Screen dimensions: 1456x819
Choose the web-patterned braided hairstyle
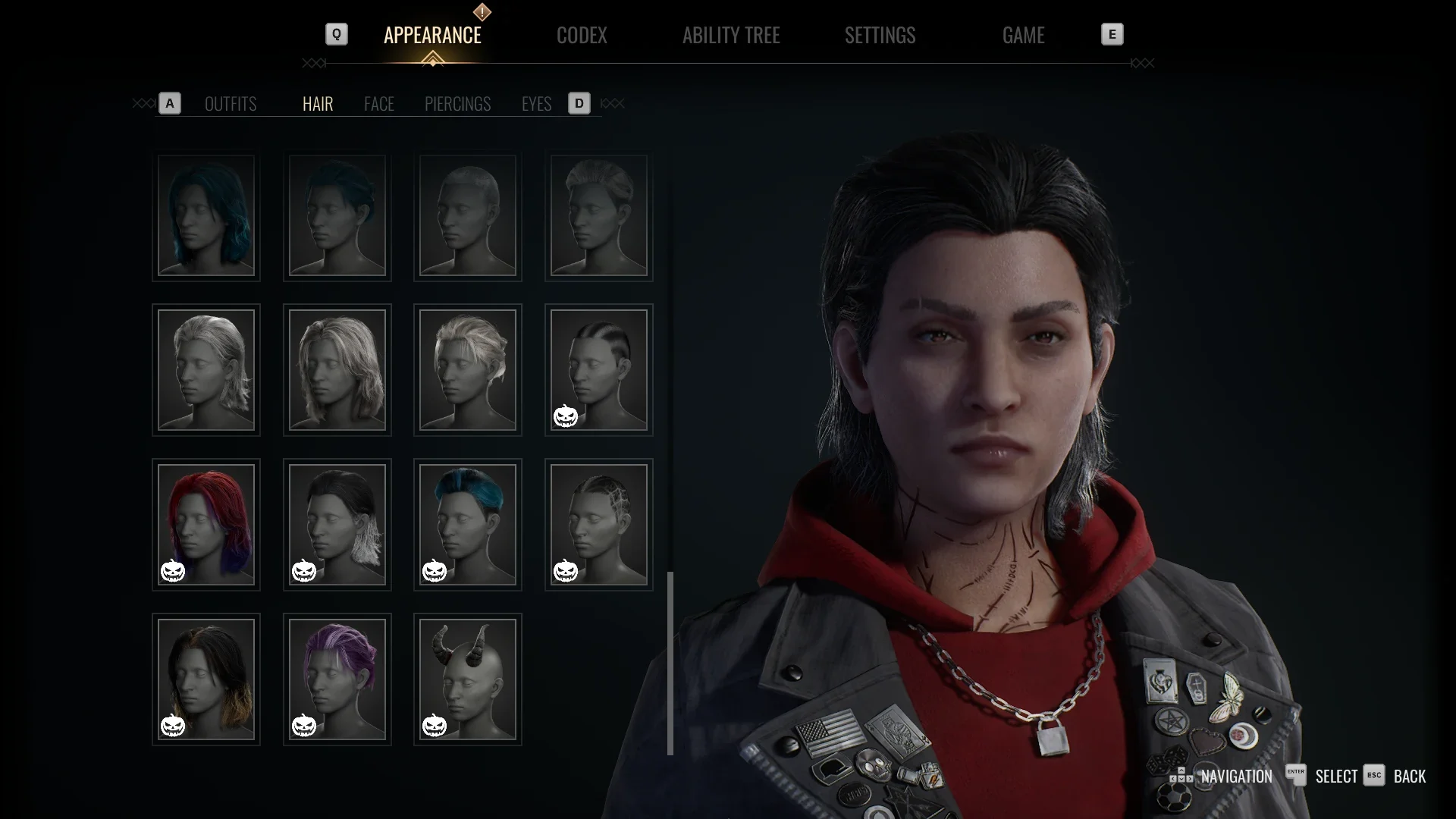[x=598, y=524]
